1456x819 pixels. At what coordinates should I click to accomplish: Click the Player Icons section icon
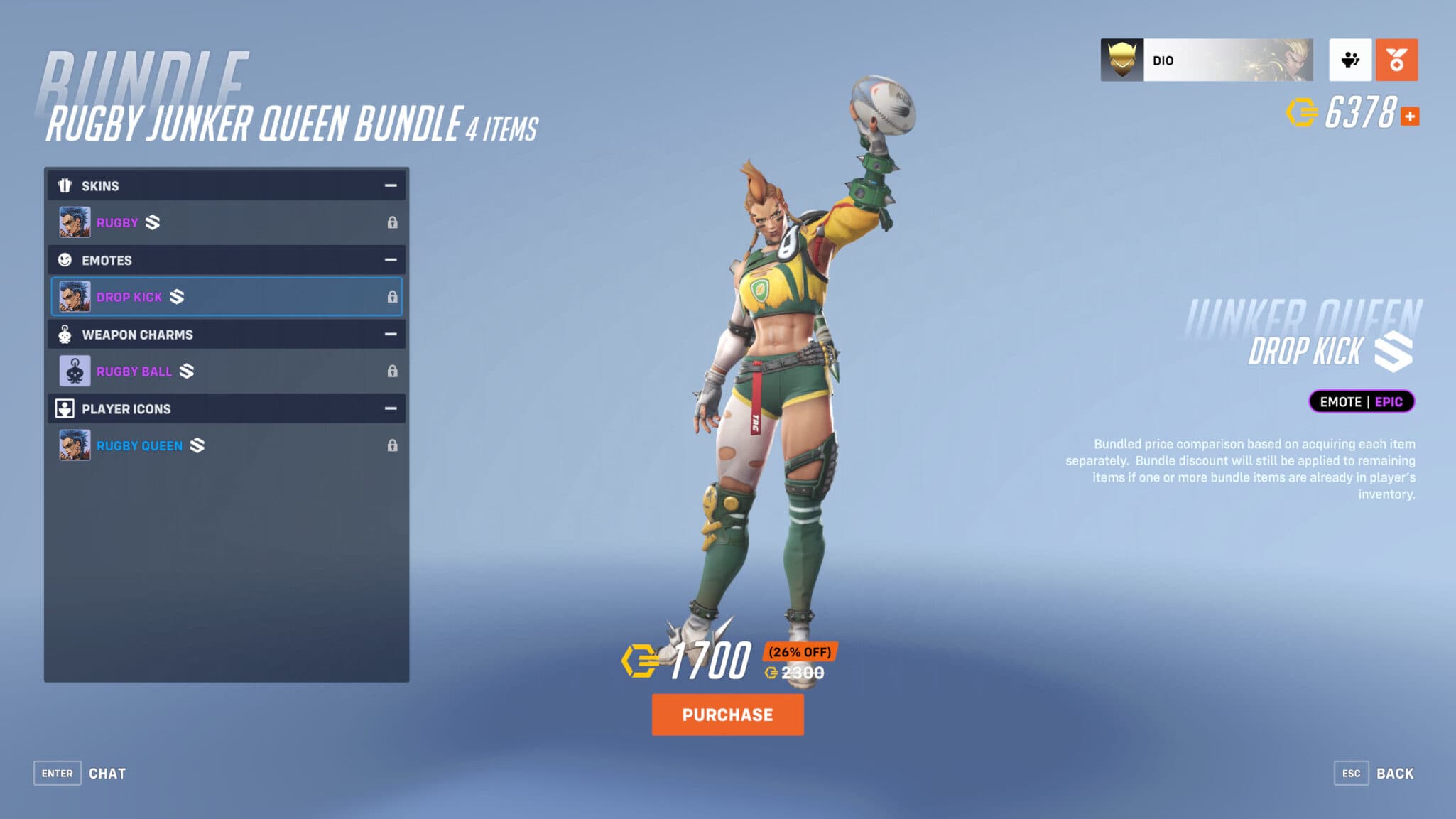[x=65, y=408]
